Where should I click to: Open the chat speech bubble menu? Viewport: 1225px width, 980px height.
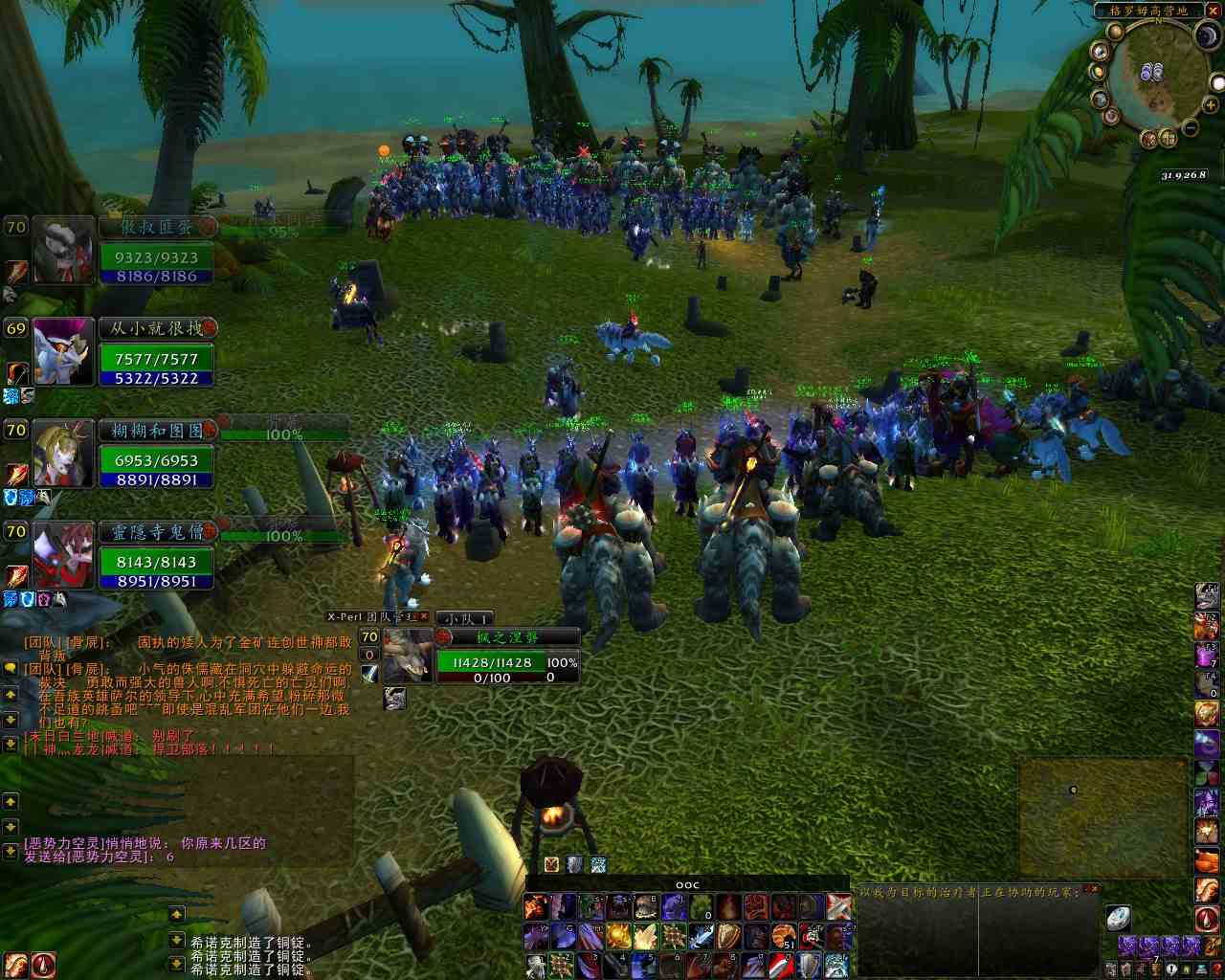11,667
